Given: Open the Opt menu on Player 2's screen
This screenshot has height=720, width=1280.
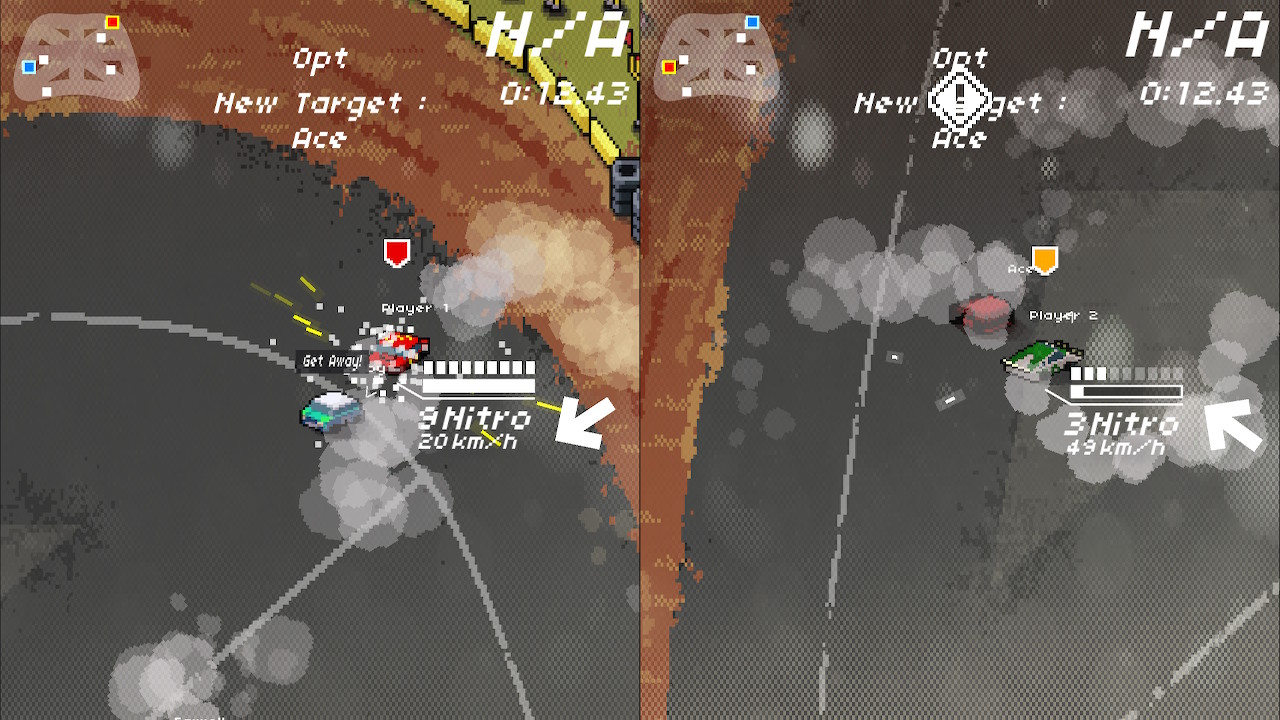Looking at the screenshot, I should [x=961, y=58].
